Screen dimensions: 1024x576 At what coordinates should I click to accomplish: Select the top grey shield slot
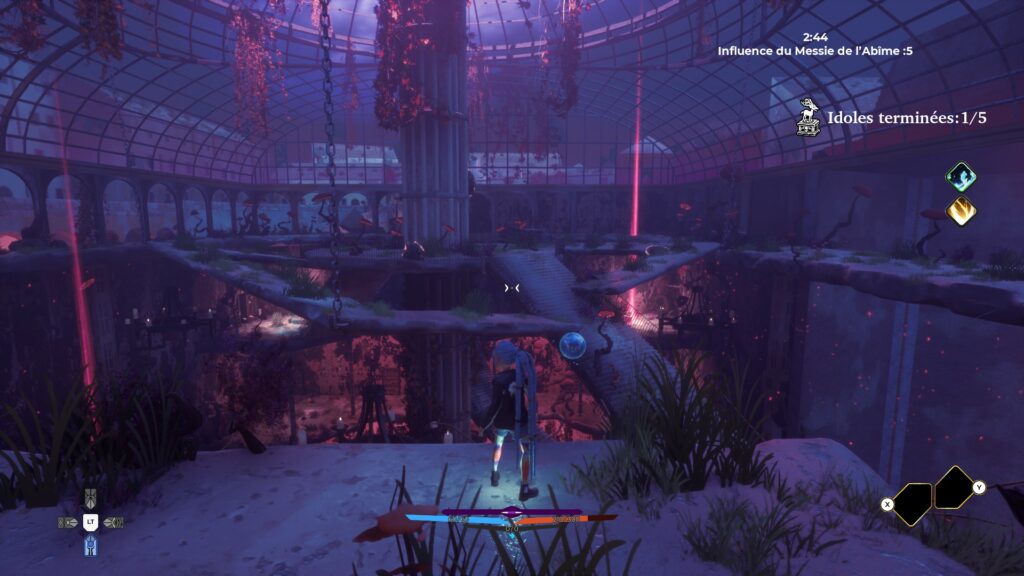coord(90,498)
